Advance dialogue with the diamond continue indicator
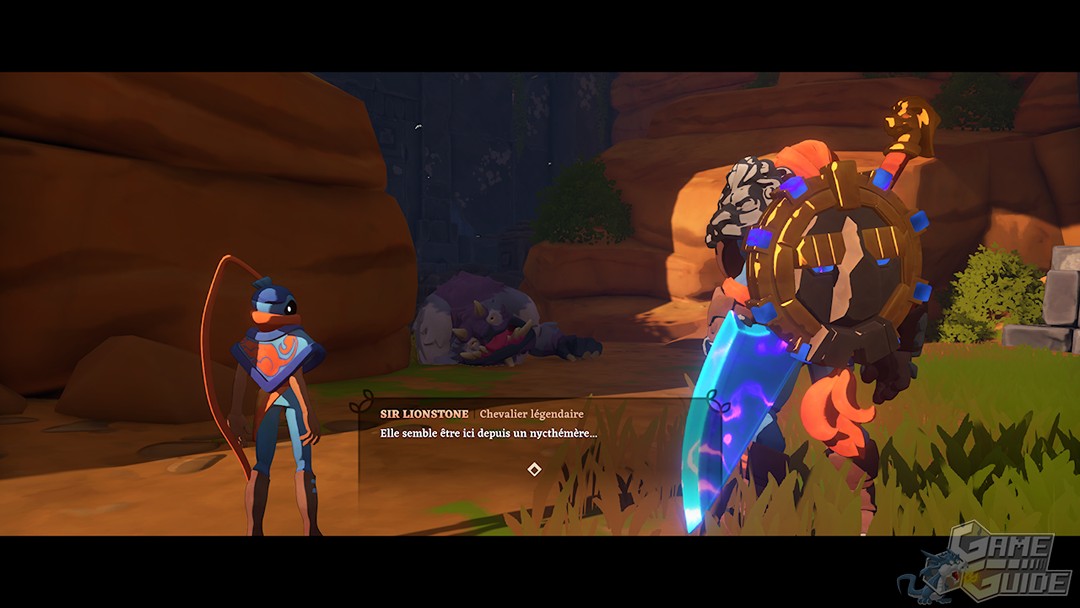The height and width of the screenshot is (608, 1080). click(x=534, y=469)
